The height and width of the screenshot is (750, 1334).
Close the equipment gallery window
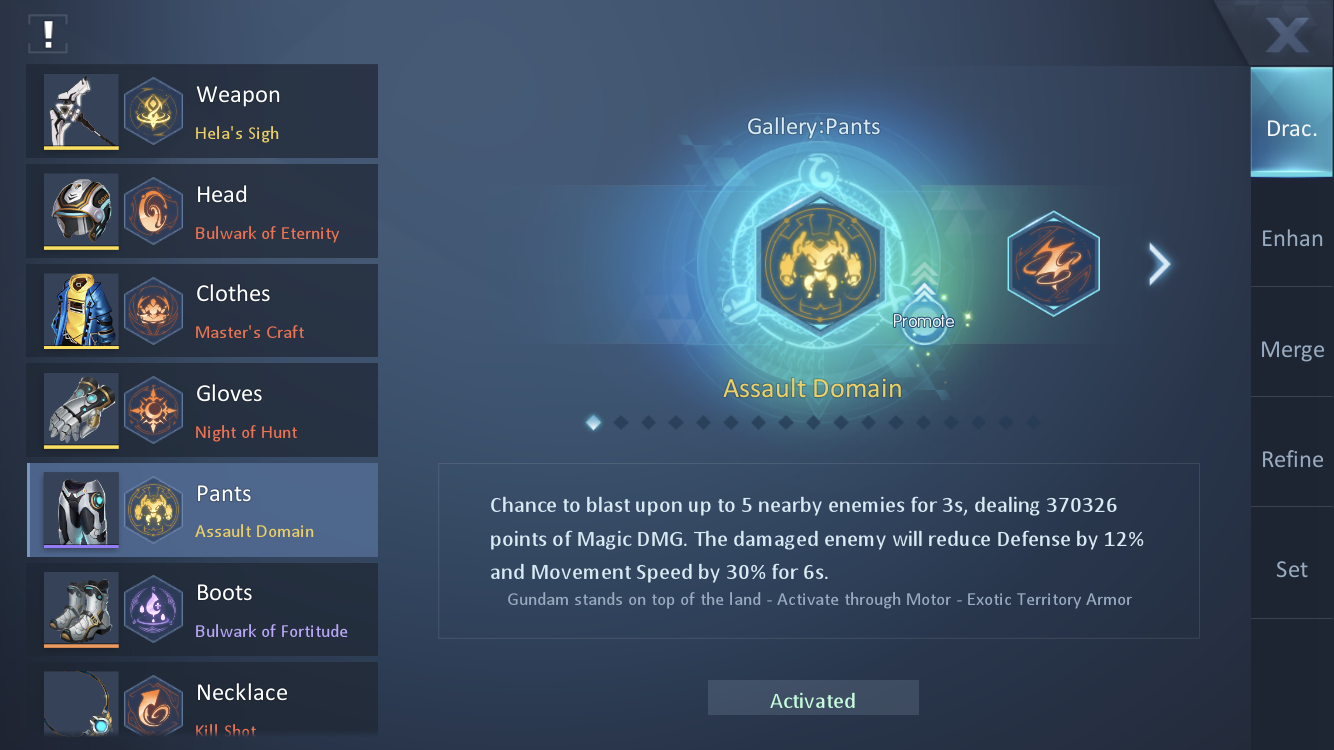click(x=1287, y=34)
